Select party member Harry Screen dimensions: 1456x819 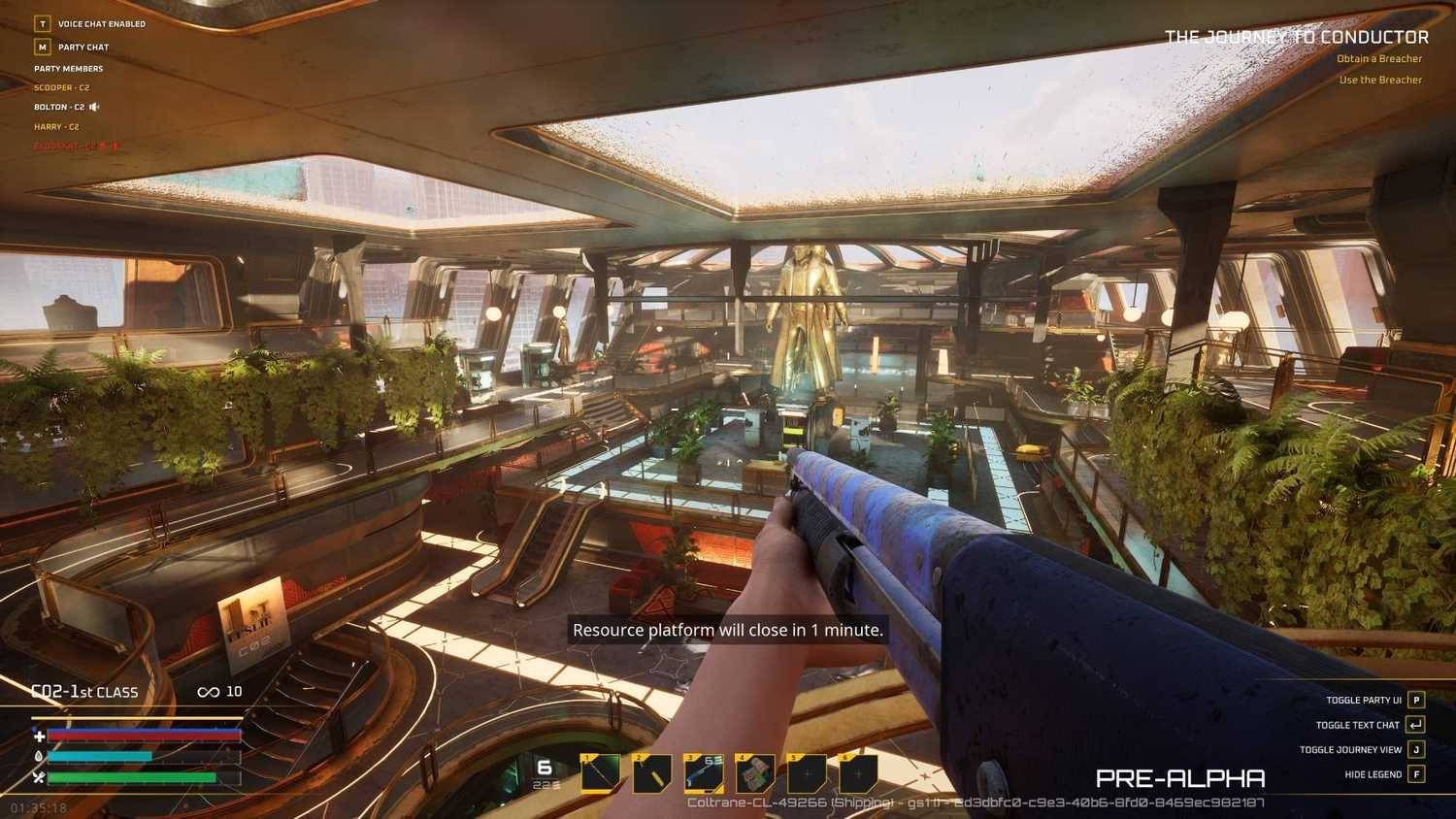[56, 127]
